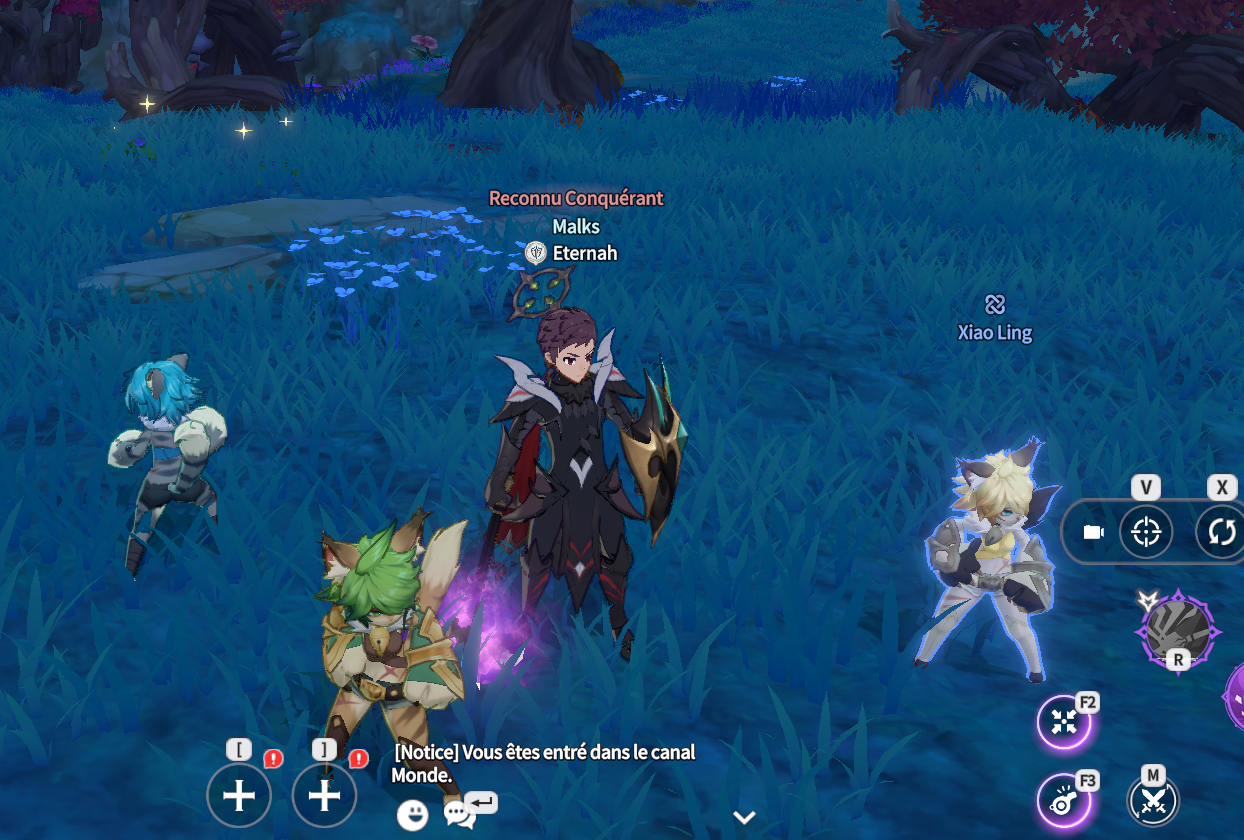Click the circular arrows switch button

click(x=1221, y=531)
